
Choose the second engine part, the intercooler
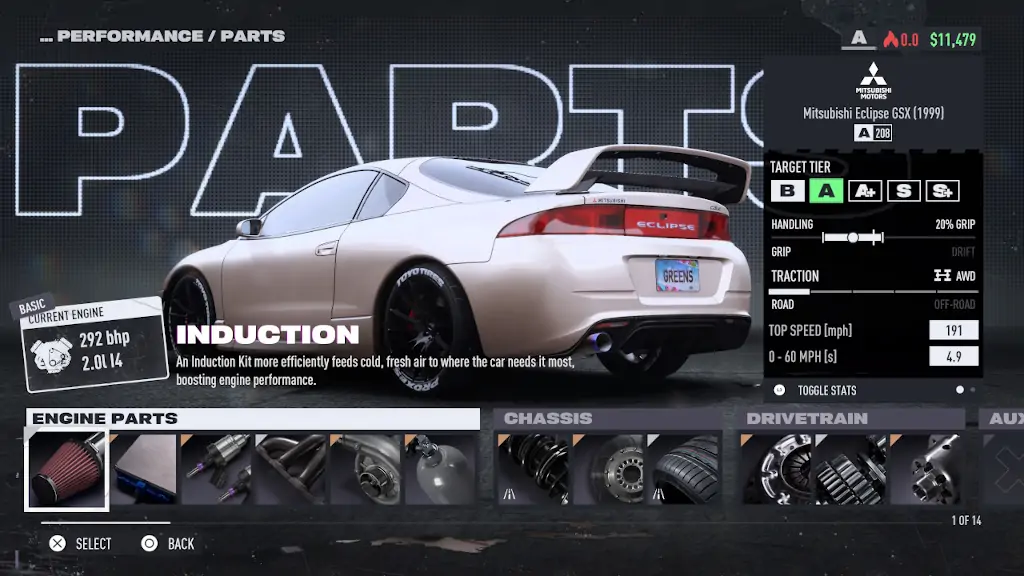143,469
